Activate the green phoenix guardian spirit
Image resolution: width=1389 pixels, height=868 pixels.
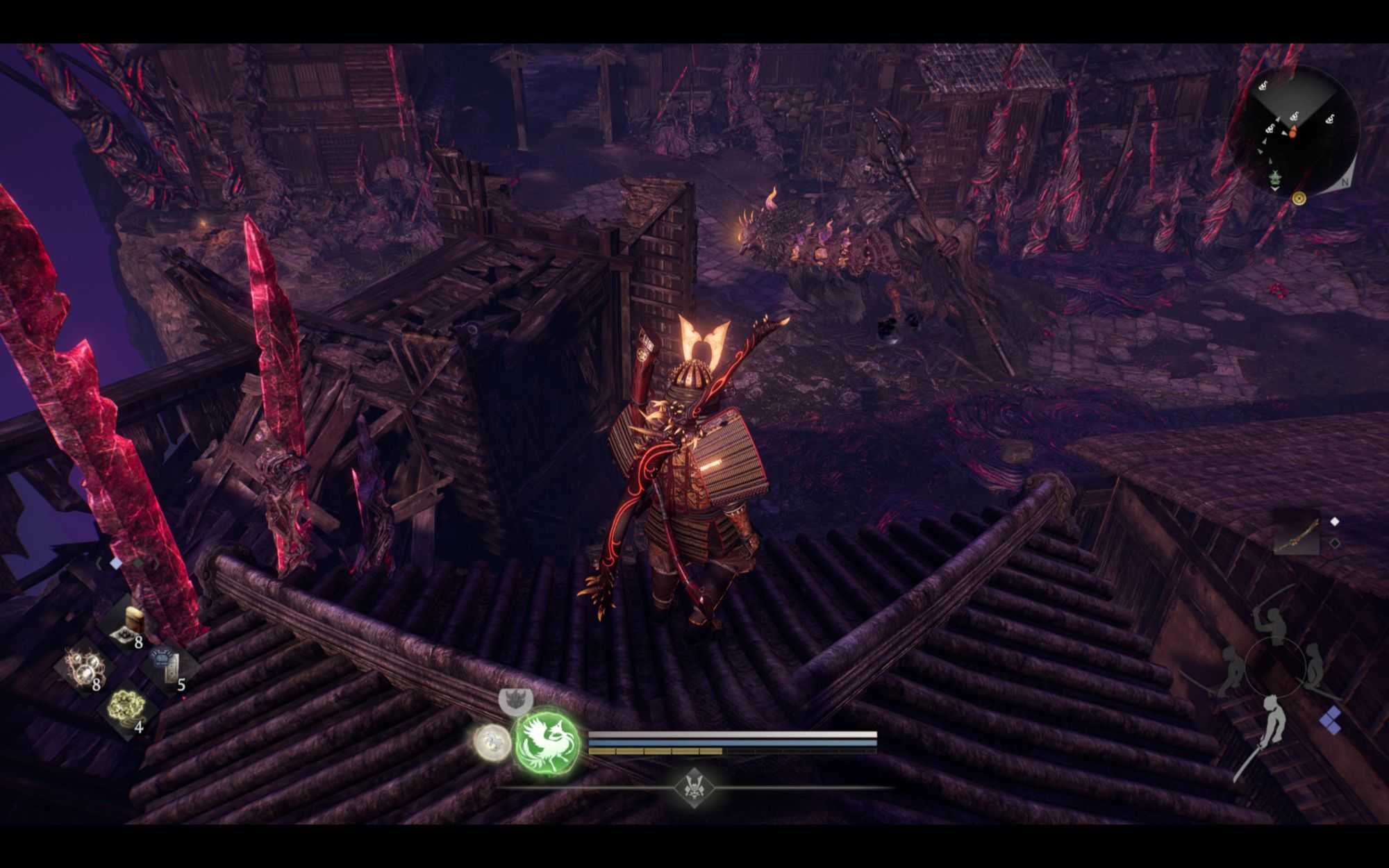(547, 743)
